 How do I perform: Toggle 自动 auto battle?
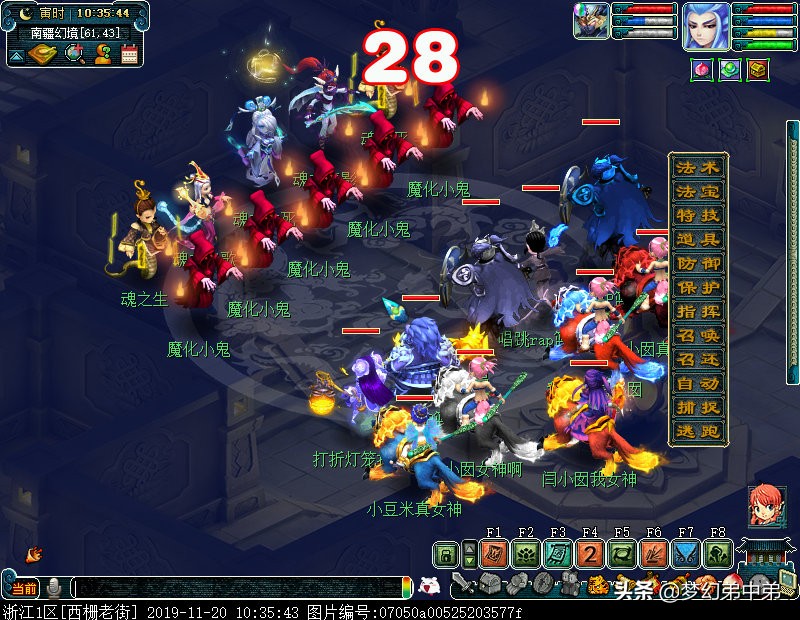click(697, 384)
